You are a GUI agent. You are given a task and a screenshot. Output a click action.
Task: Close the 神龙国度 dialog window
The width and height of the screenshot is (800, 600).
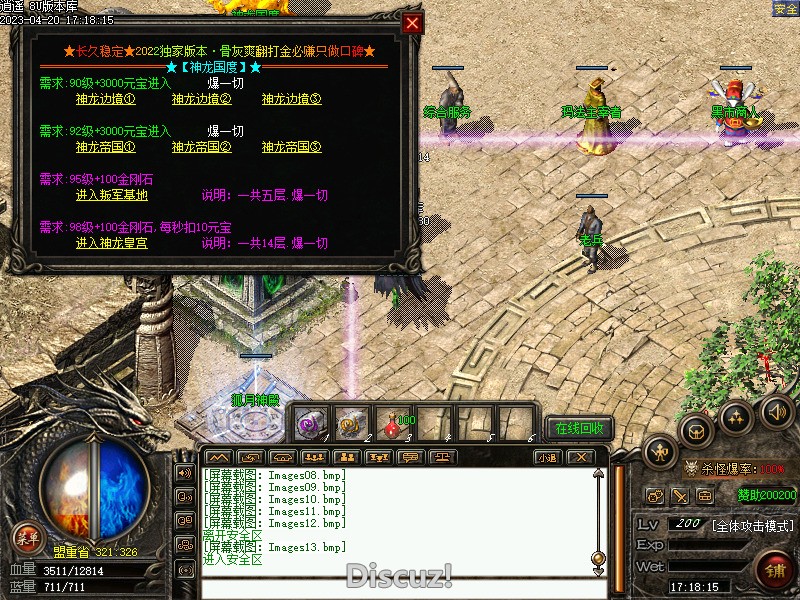412,23
